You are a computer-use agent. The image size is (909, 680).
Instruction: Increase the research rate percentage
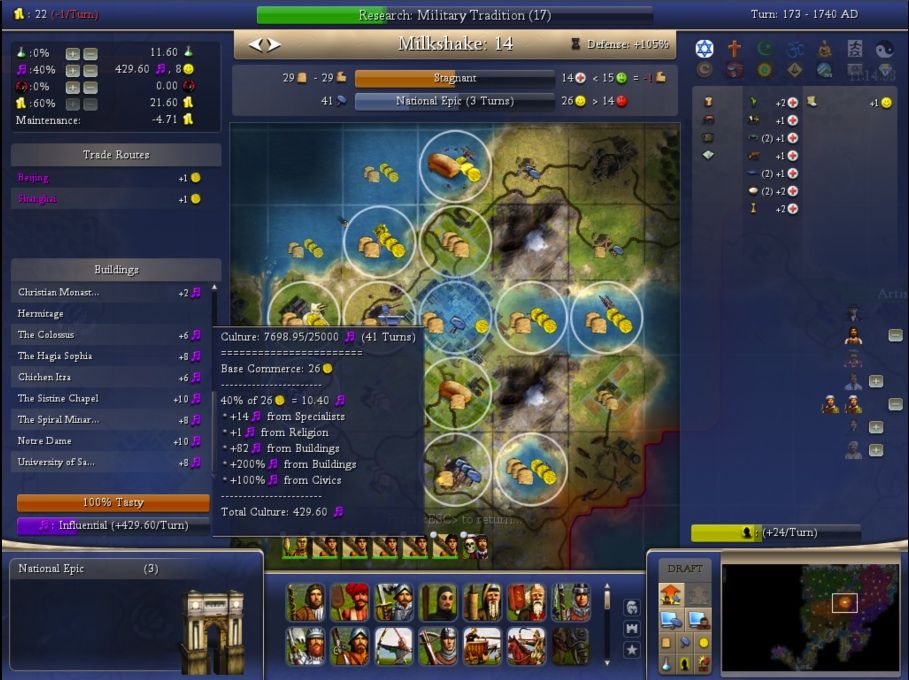73,53
